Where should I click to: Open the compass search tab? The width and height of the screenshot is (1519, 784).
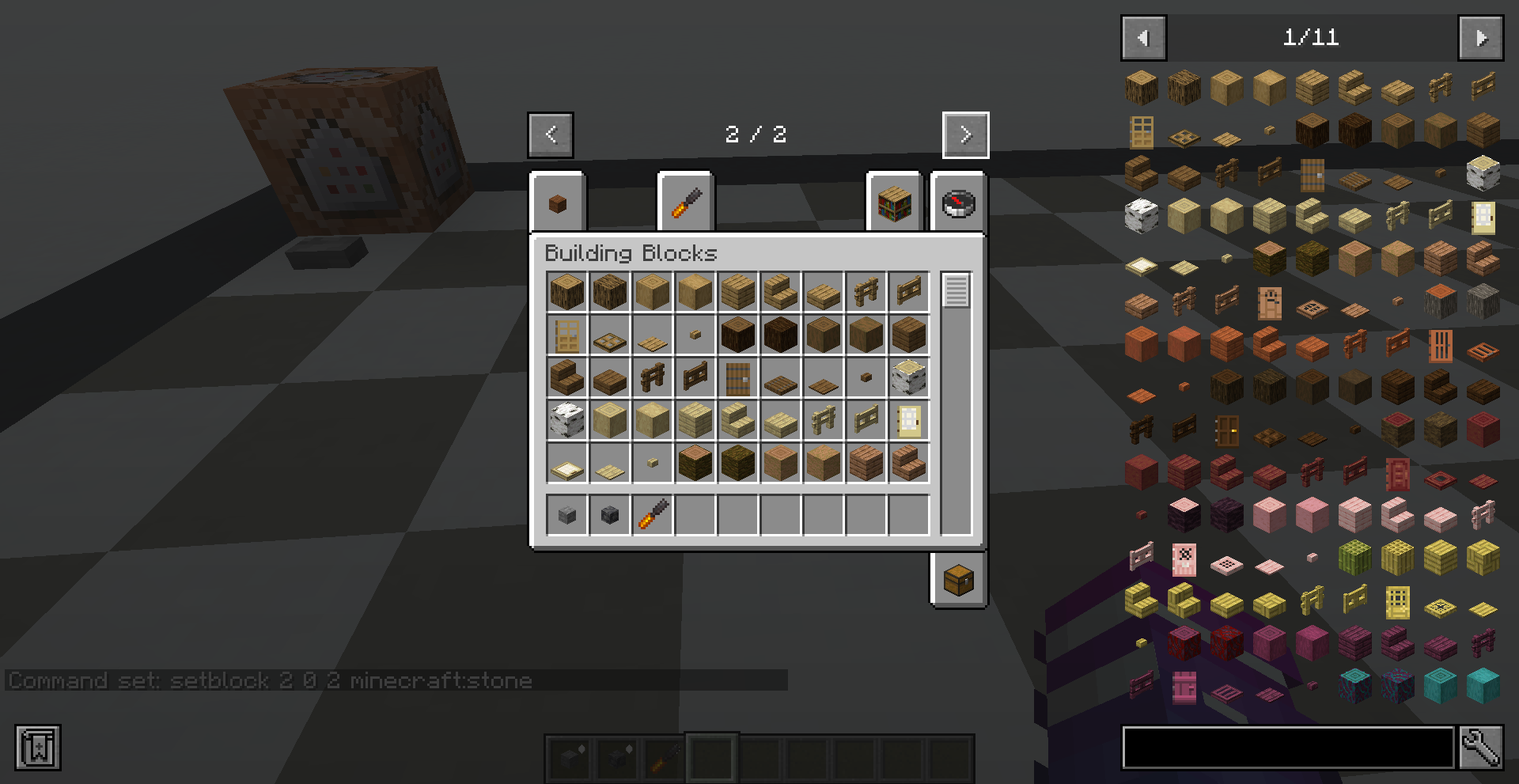pos(957,204)
